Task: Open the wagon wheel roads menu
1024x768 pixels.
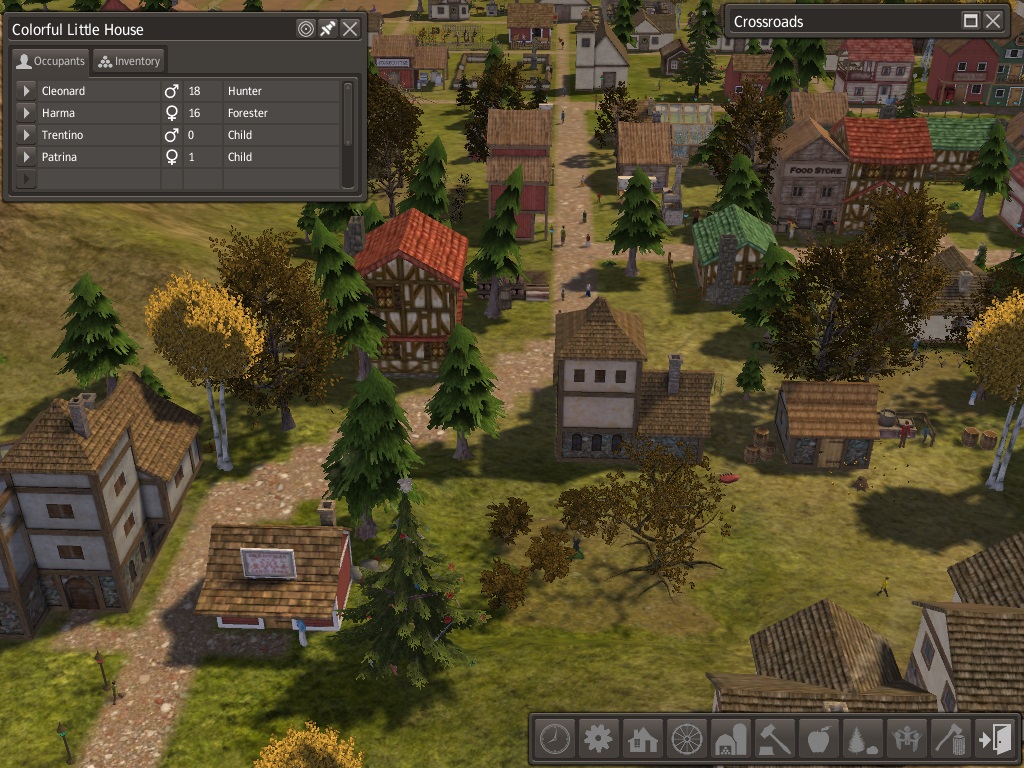Action: 686,740
